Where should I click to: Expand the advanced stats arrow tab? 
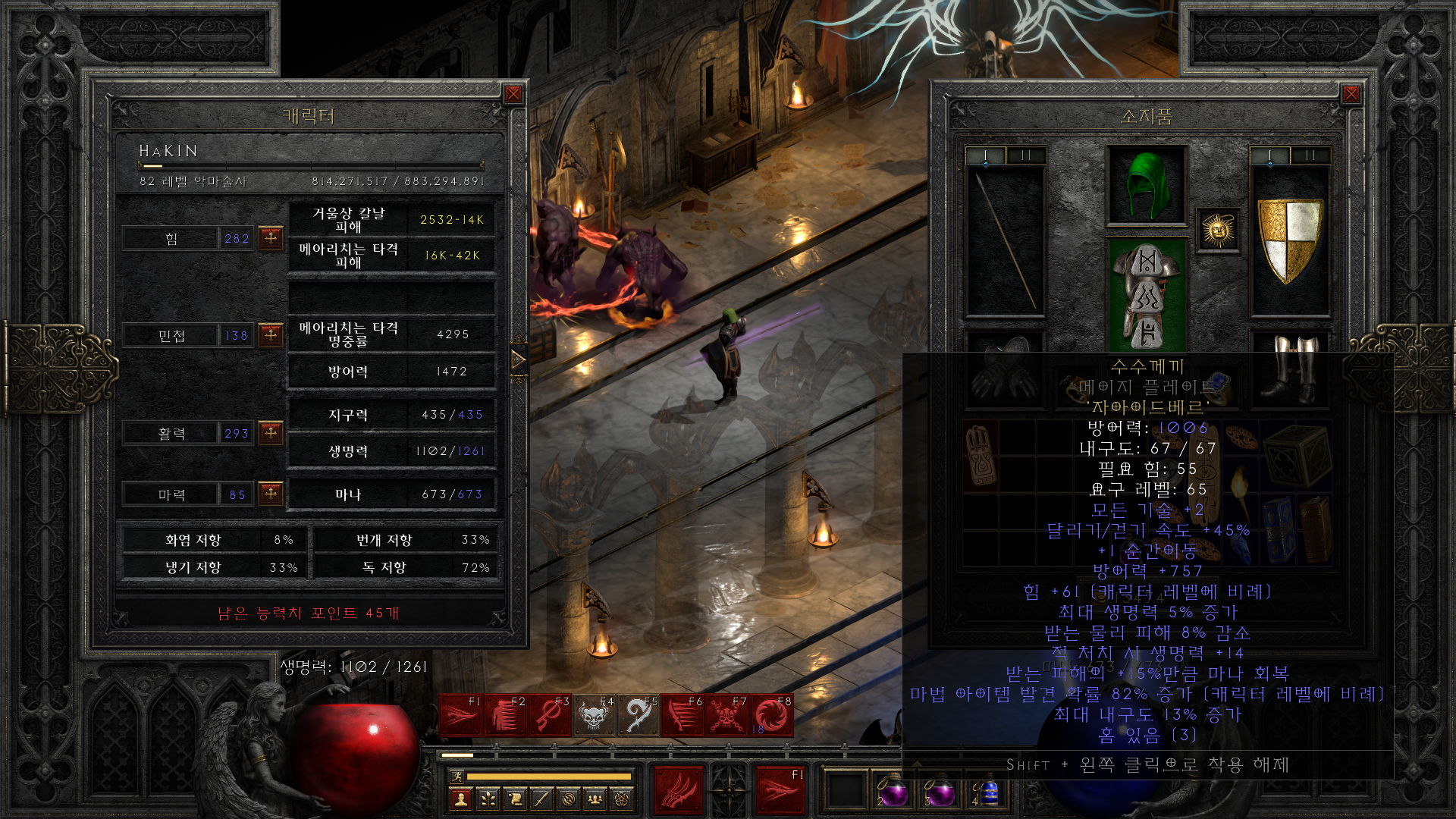pyautogui.click(x=519, y=359)
